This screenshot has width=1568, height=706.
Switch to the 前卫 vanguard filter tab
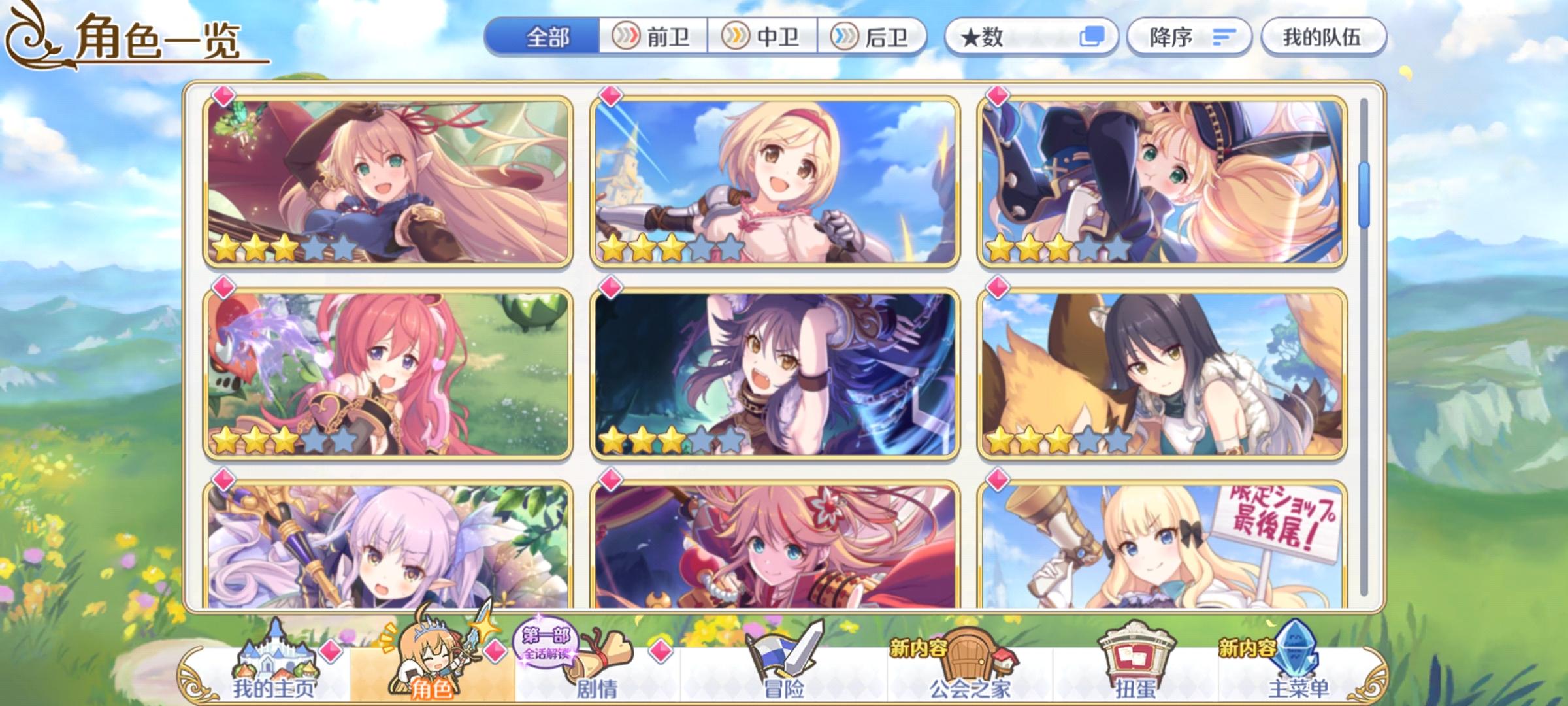point(653,37)
